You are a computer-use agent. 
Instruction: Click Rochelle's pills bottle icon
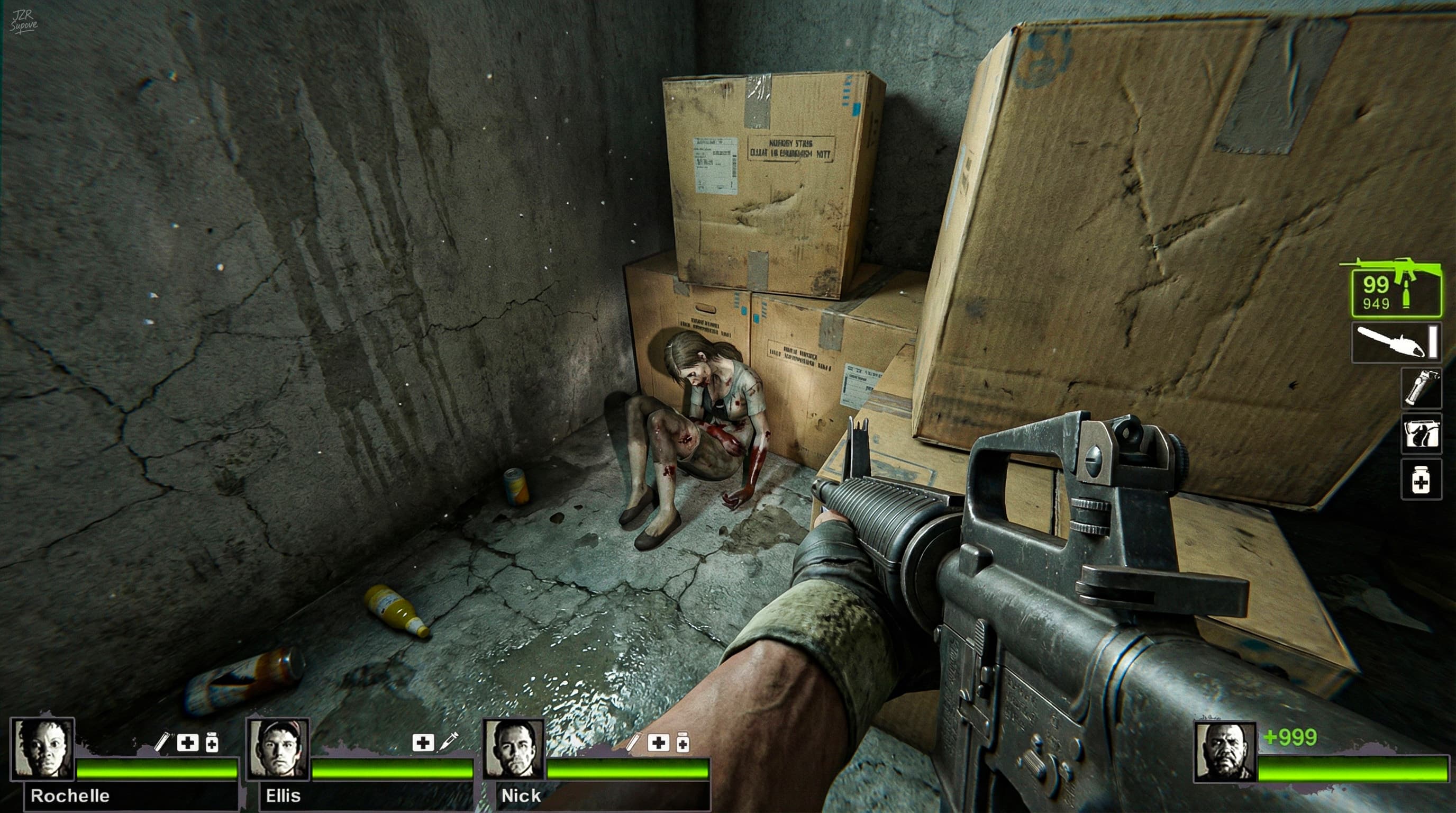pyautogui.click(x=212, y=742)
